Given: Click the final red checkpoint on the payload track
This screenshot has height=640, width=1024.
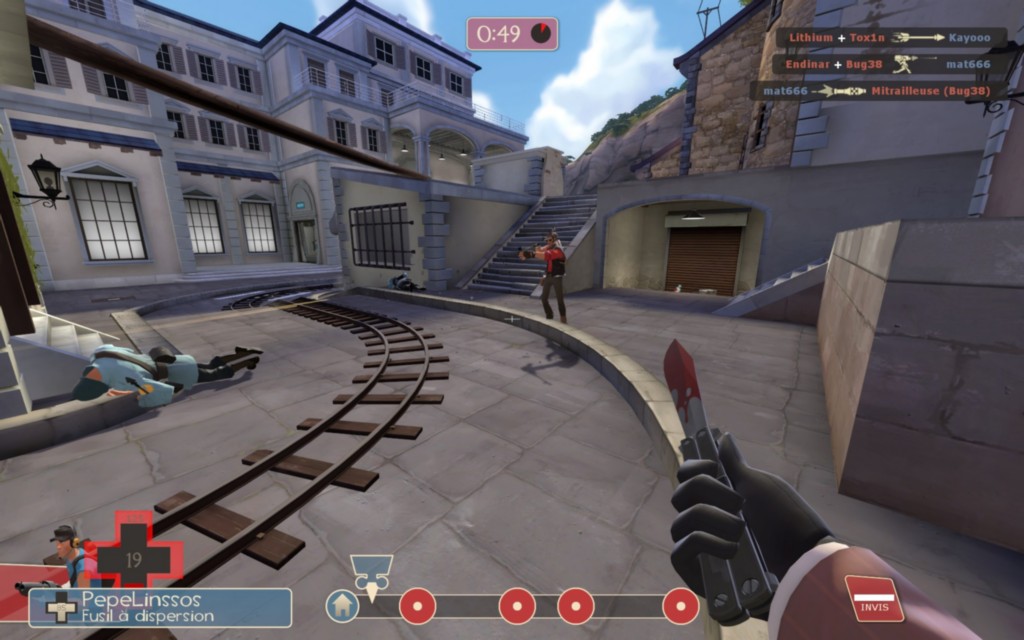Looking at the screenshot, I should point(681,606).
